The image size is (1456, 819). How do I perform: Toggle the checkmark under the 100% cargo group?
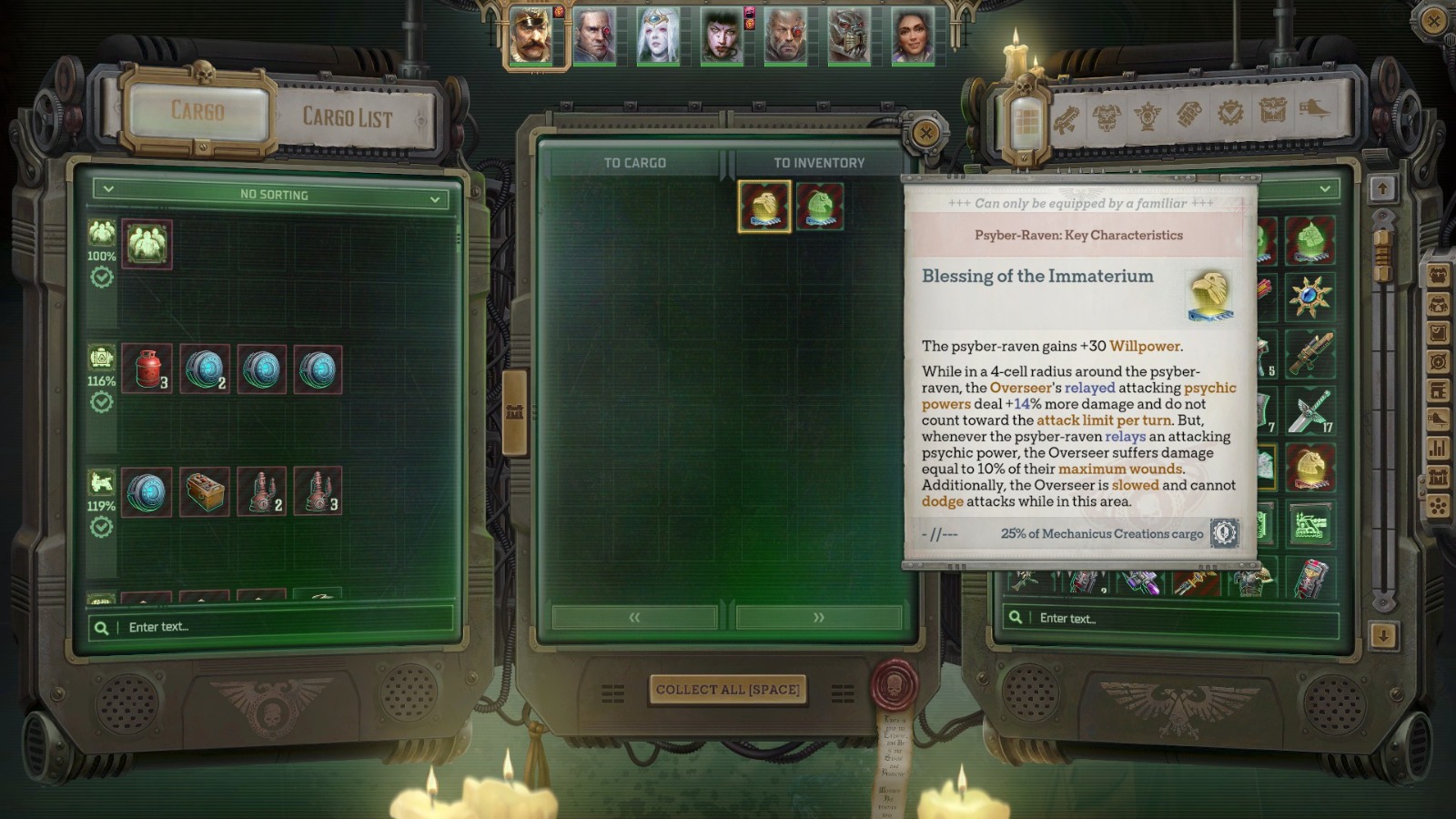[102, 278]
